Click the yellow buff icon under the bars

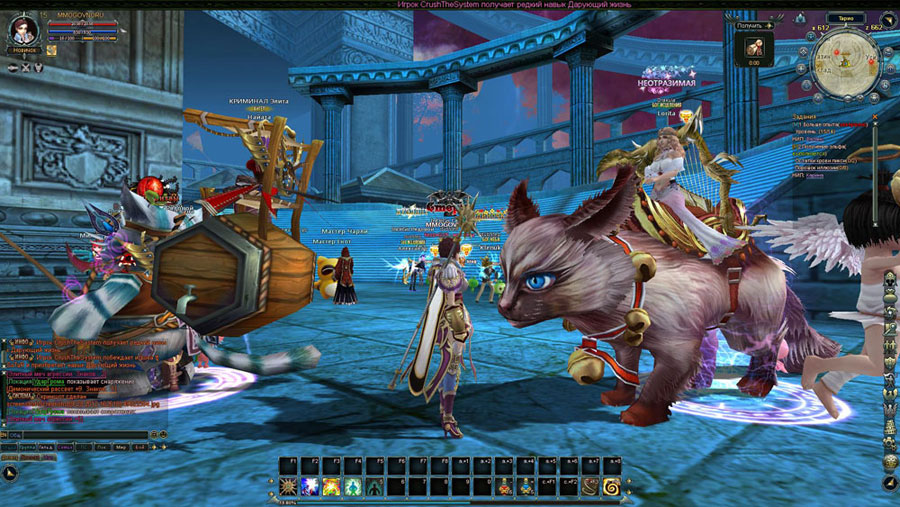tap(52, 50)
